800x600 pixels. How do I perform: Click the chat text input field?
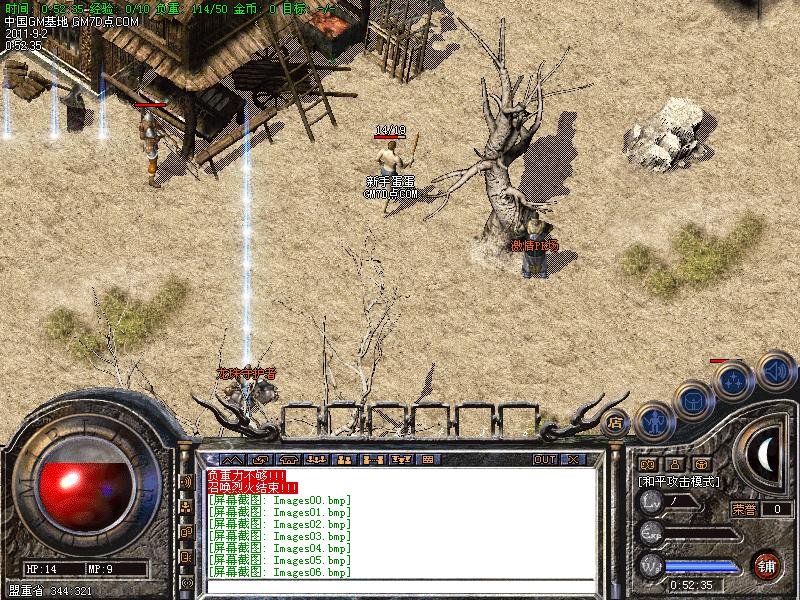click(x=400, y=585)
